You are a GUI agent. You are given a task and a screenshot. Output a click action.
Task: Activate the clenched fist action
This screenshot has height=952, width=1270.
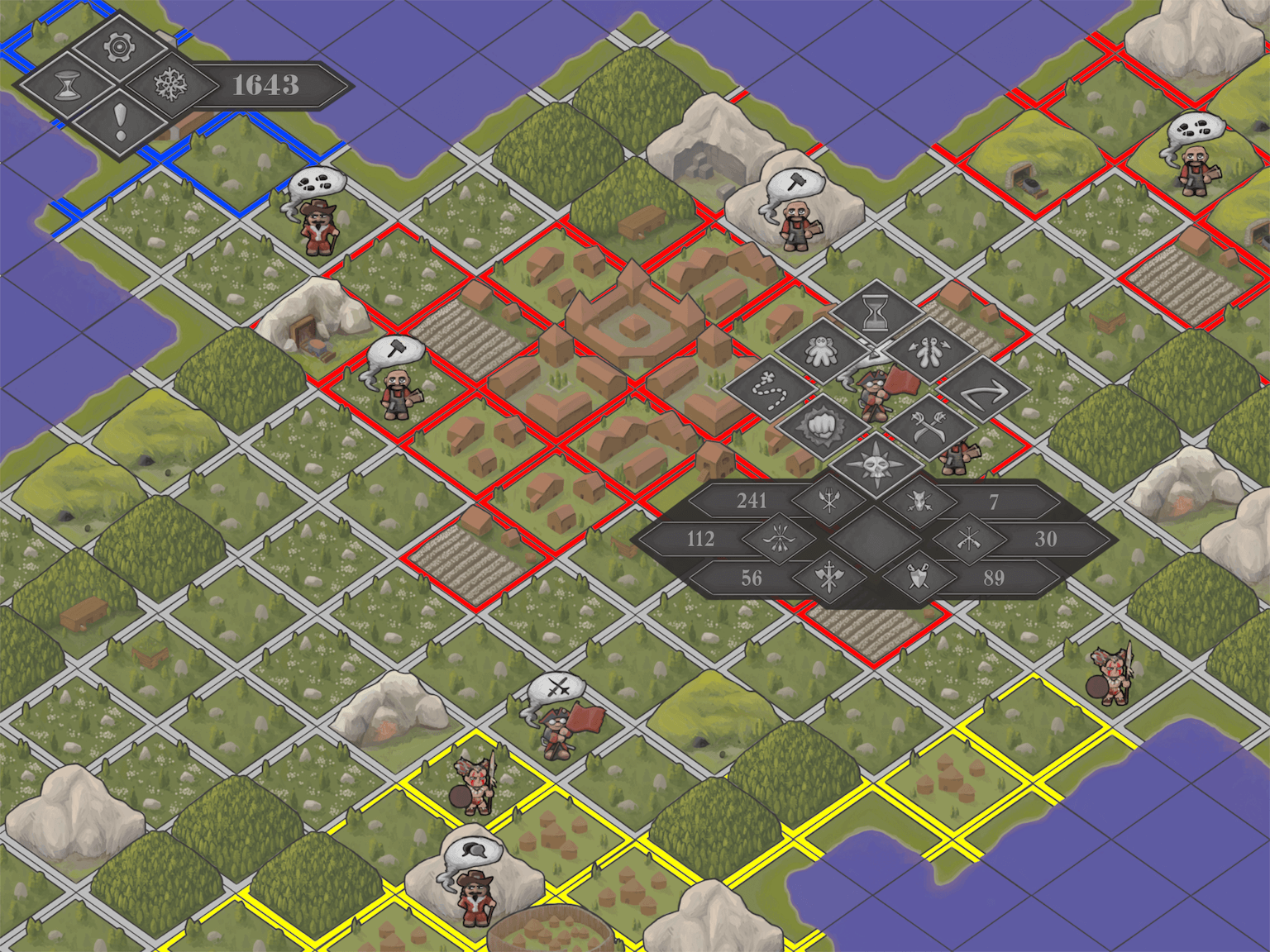tap(823, 427)
